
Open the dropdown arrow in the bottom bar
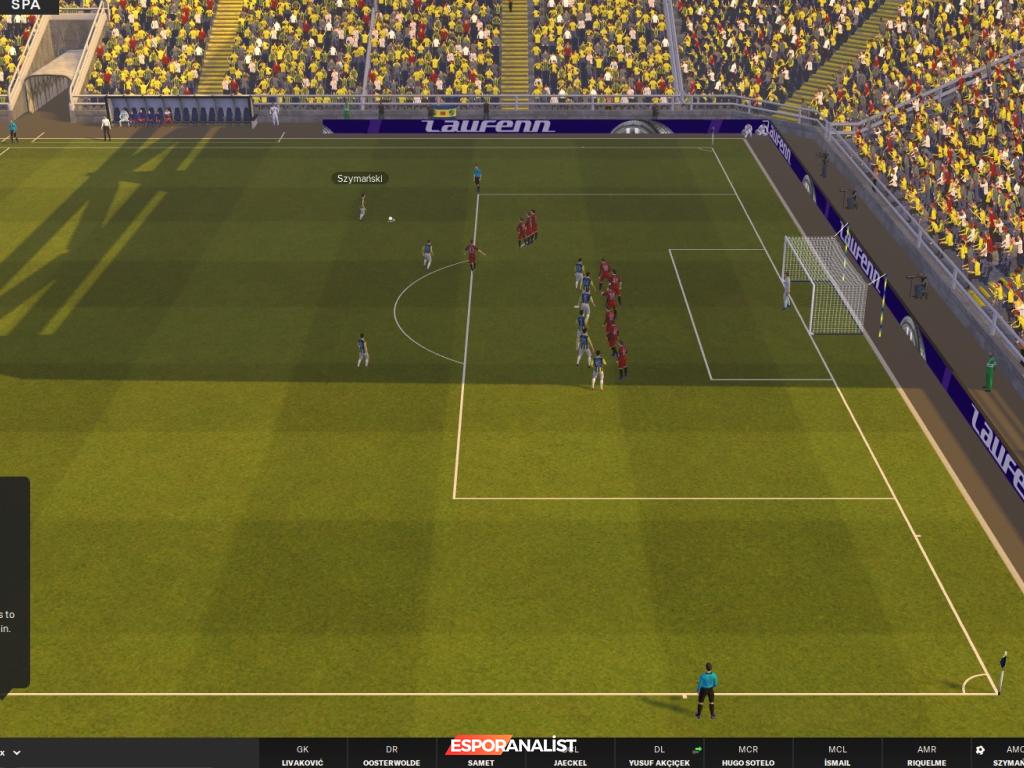(17, 752)
